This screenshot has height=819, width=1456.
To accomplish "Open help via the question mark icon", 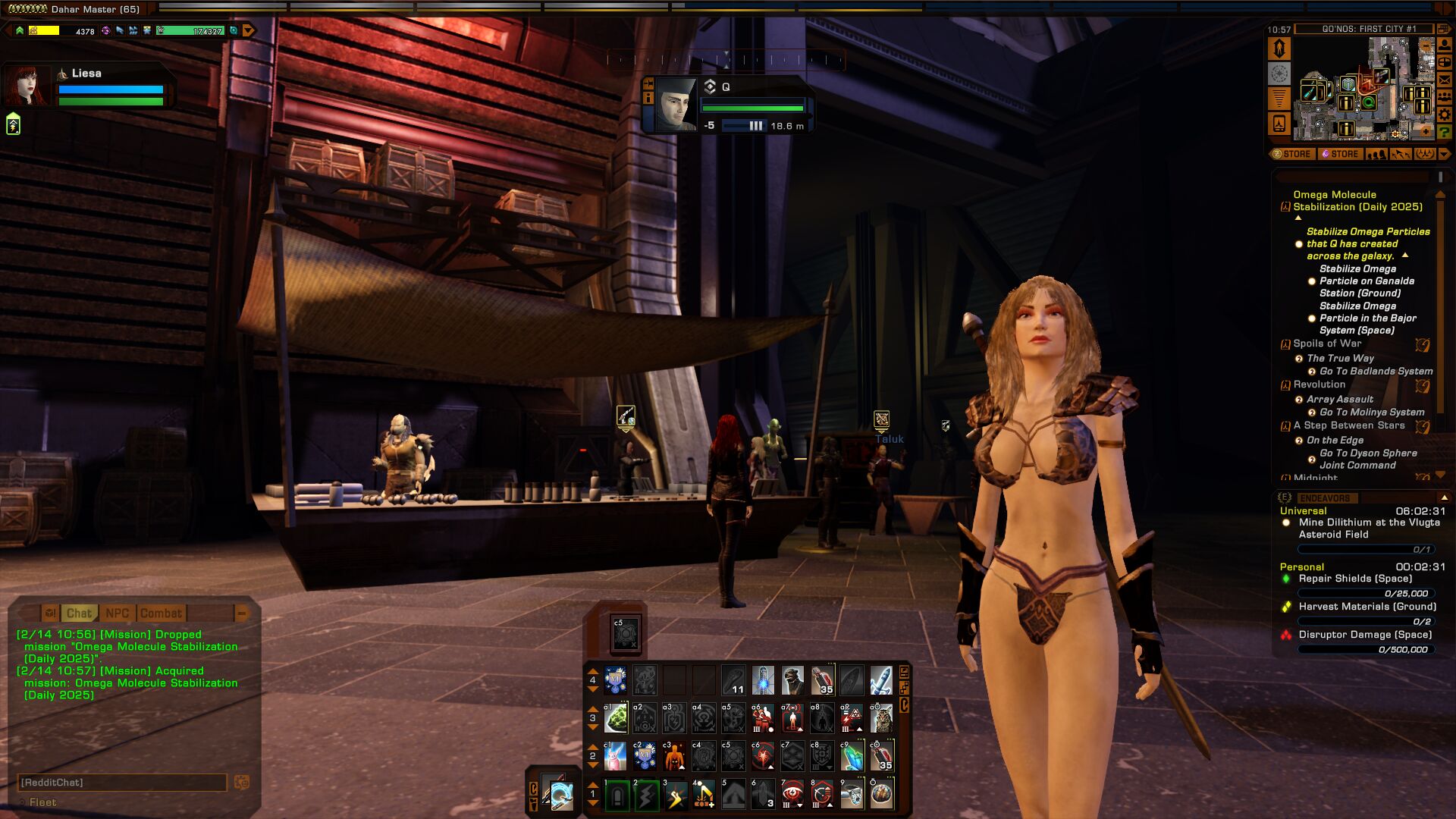I will [1445, 132].
